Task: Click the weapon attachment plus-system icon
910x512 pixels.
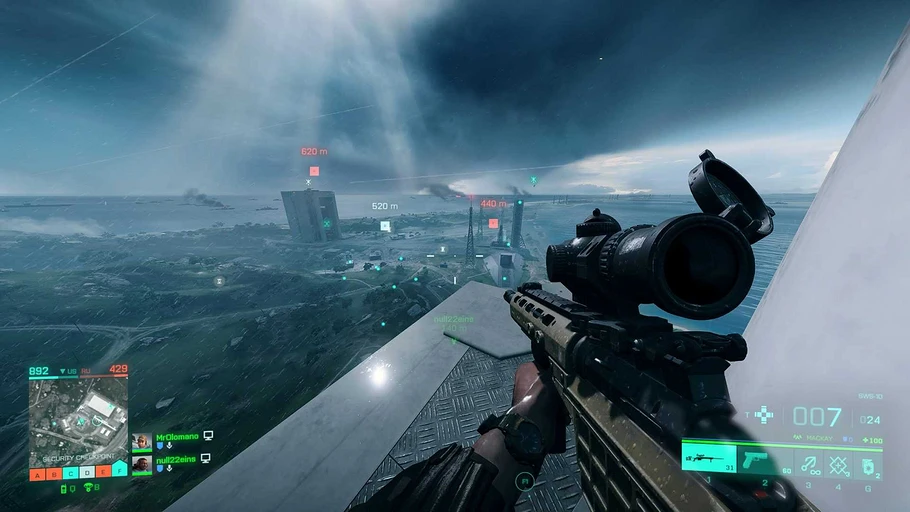Action: click(764, 414)
